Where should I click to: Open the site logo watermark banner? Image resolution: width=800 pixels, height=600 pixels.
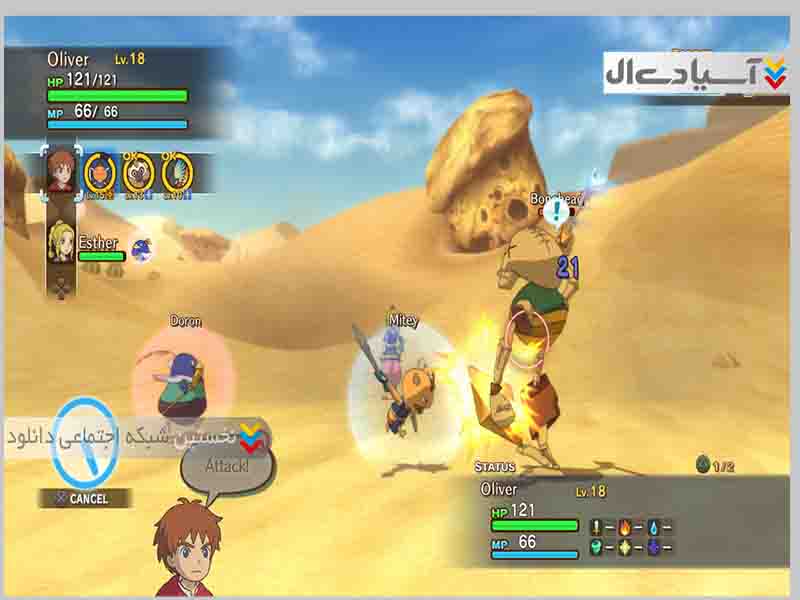pos(695,75)
